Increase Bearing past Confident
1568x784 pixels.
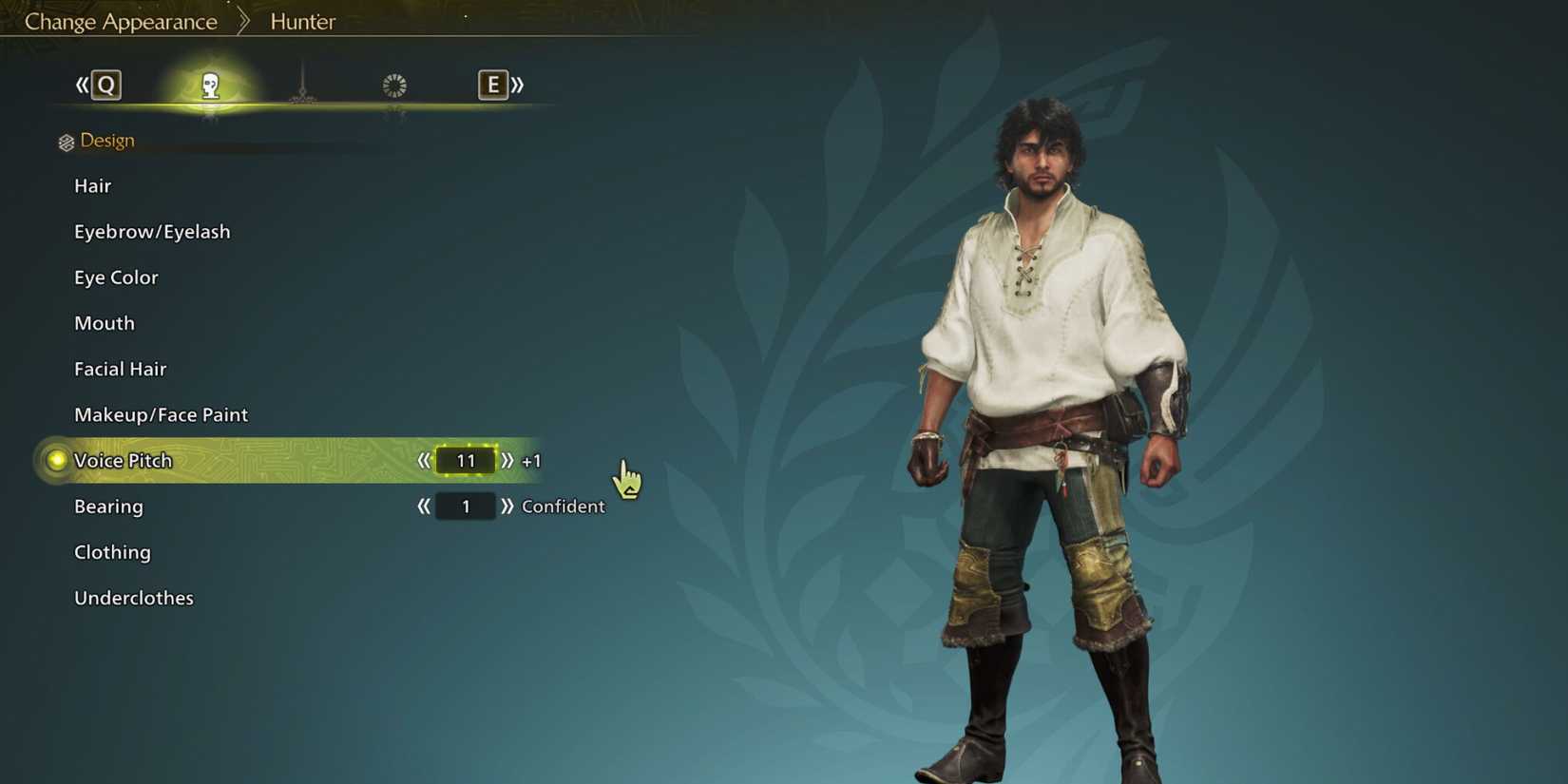[508, 507]
